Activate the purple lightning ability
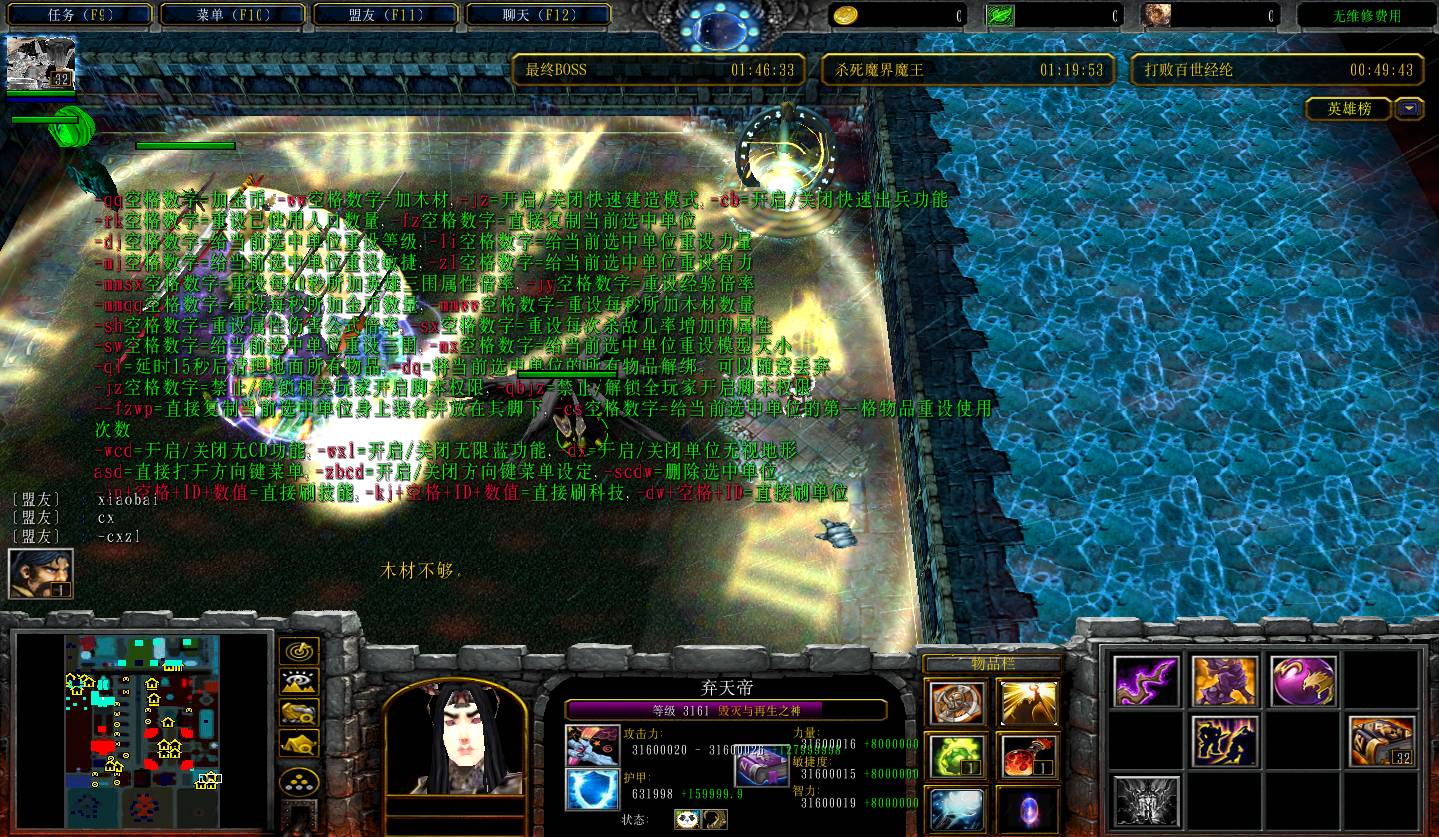The height and width of the screenshot is (837, 1439). (x=1146, y=681)
